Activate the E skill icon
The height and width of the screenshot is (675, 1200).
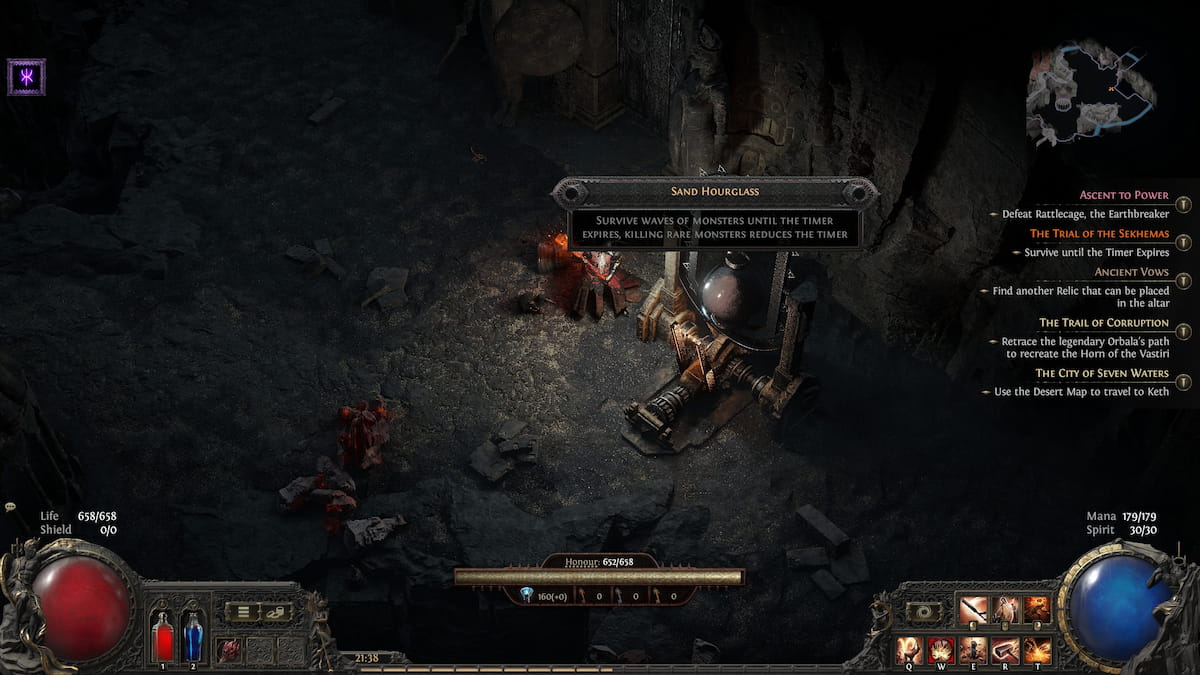click(x=973, y=650)
